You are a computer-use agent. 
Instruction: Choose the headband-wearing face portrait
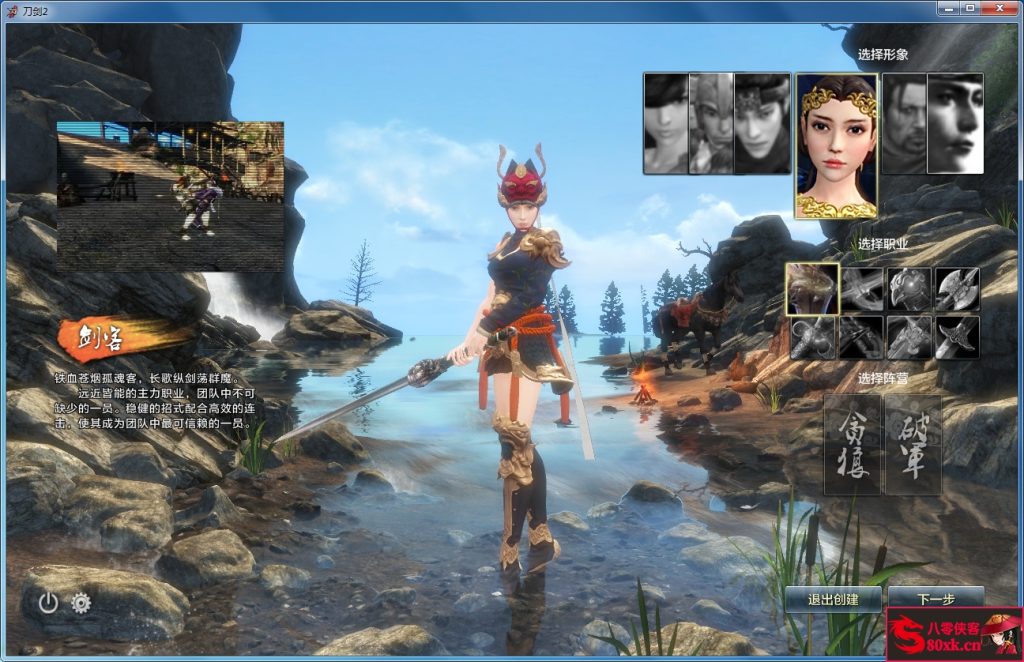tap(759, 122)
